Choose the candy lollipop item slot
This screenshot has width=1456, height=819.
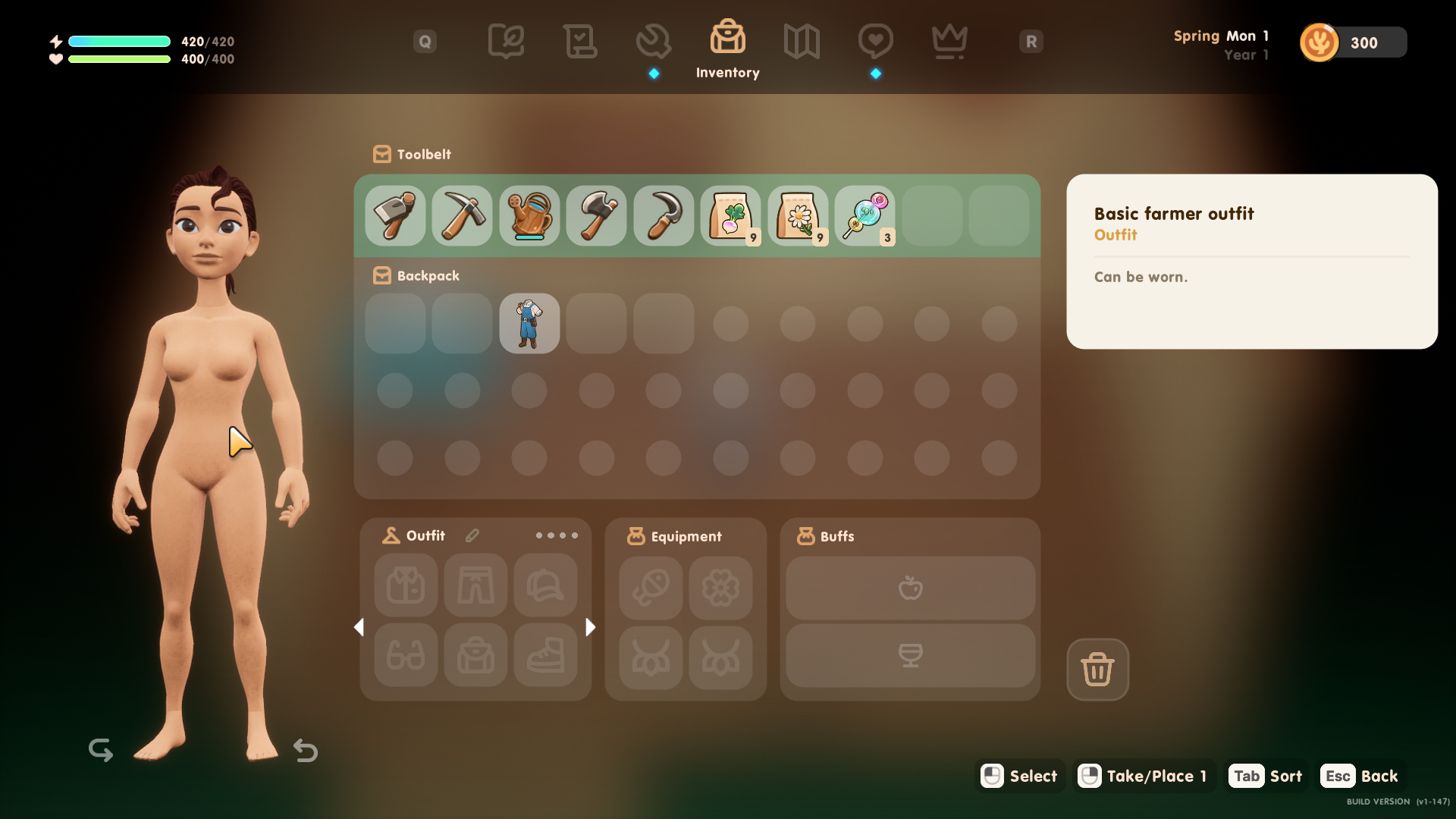[x=864, y=216]
